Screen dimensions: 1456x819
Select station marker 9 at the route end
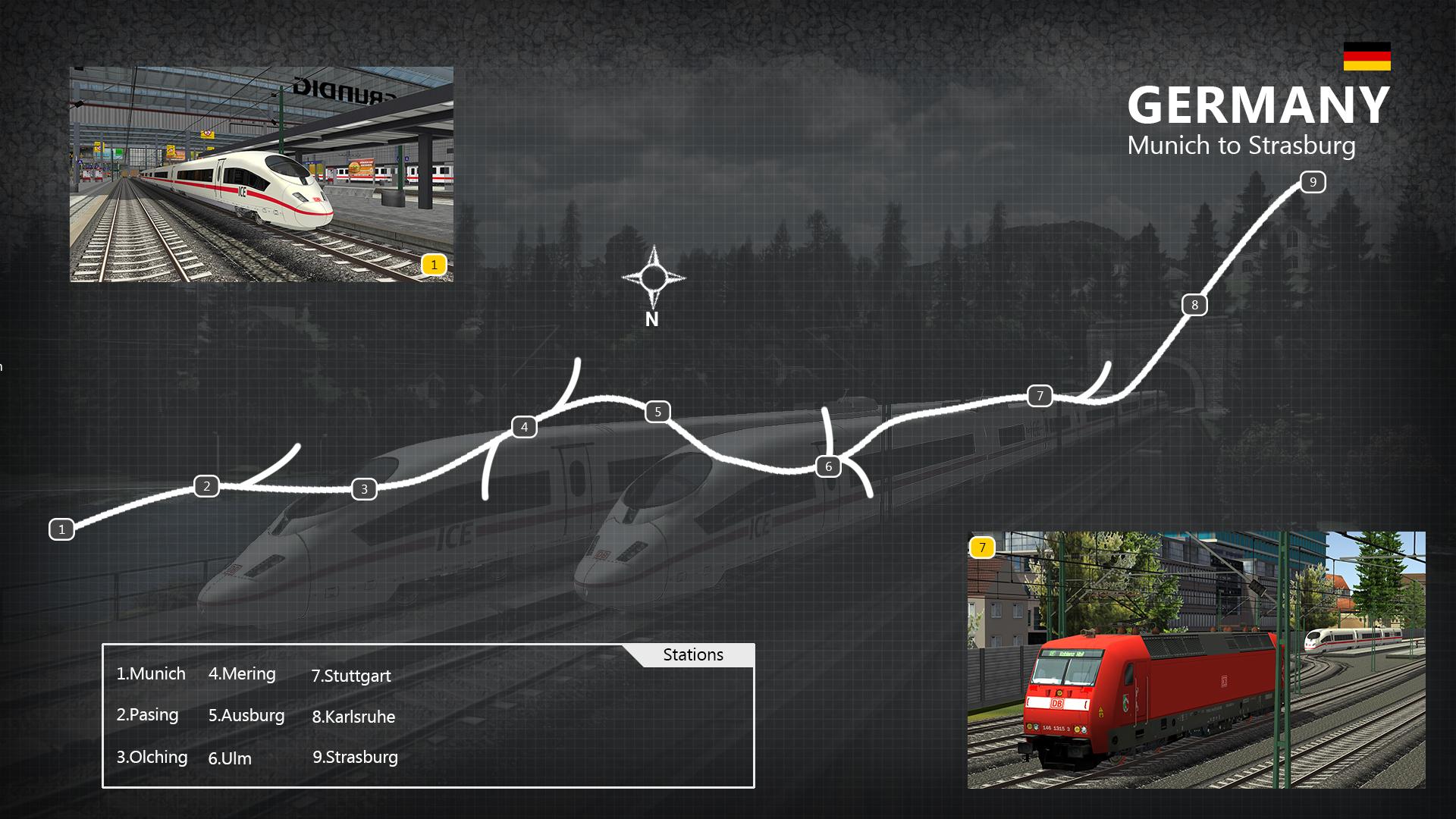coord(1313,182)
